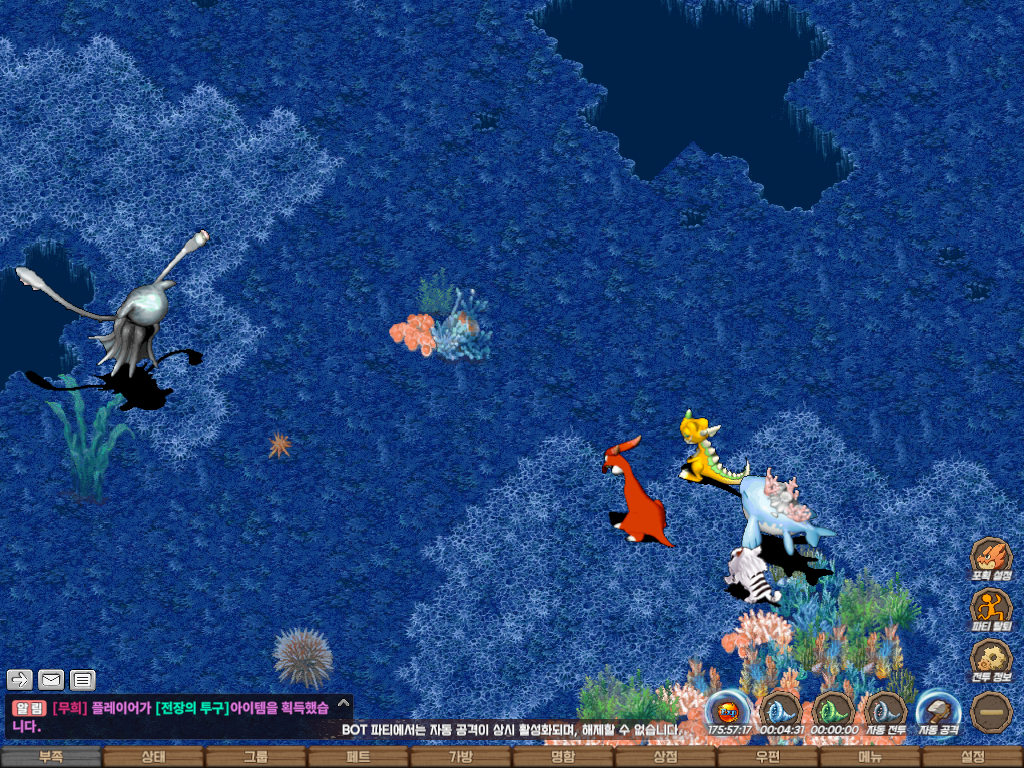Open the 페트 (Pet) menu

(x=358, y=757)
